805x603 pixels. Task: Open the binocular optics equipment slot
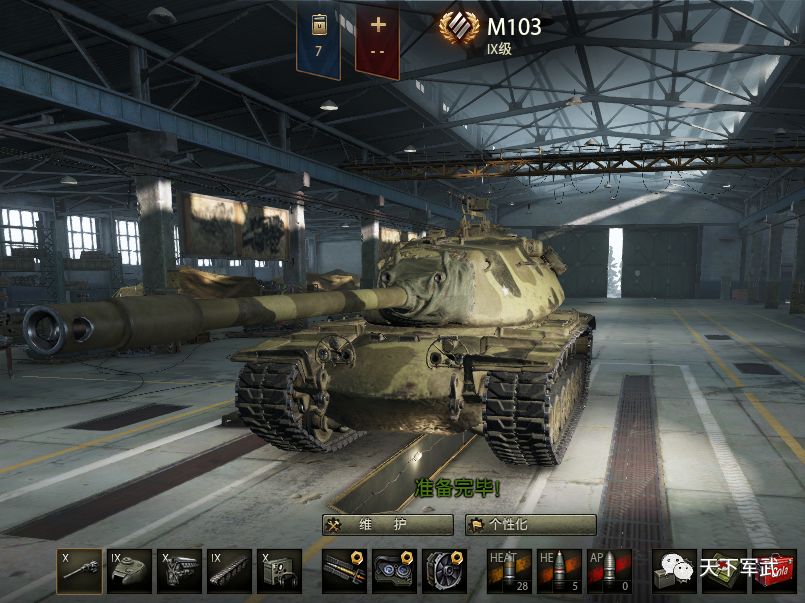coord(394,571)
